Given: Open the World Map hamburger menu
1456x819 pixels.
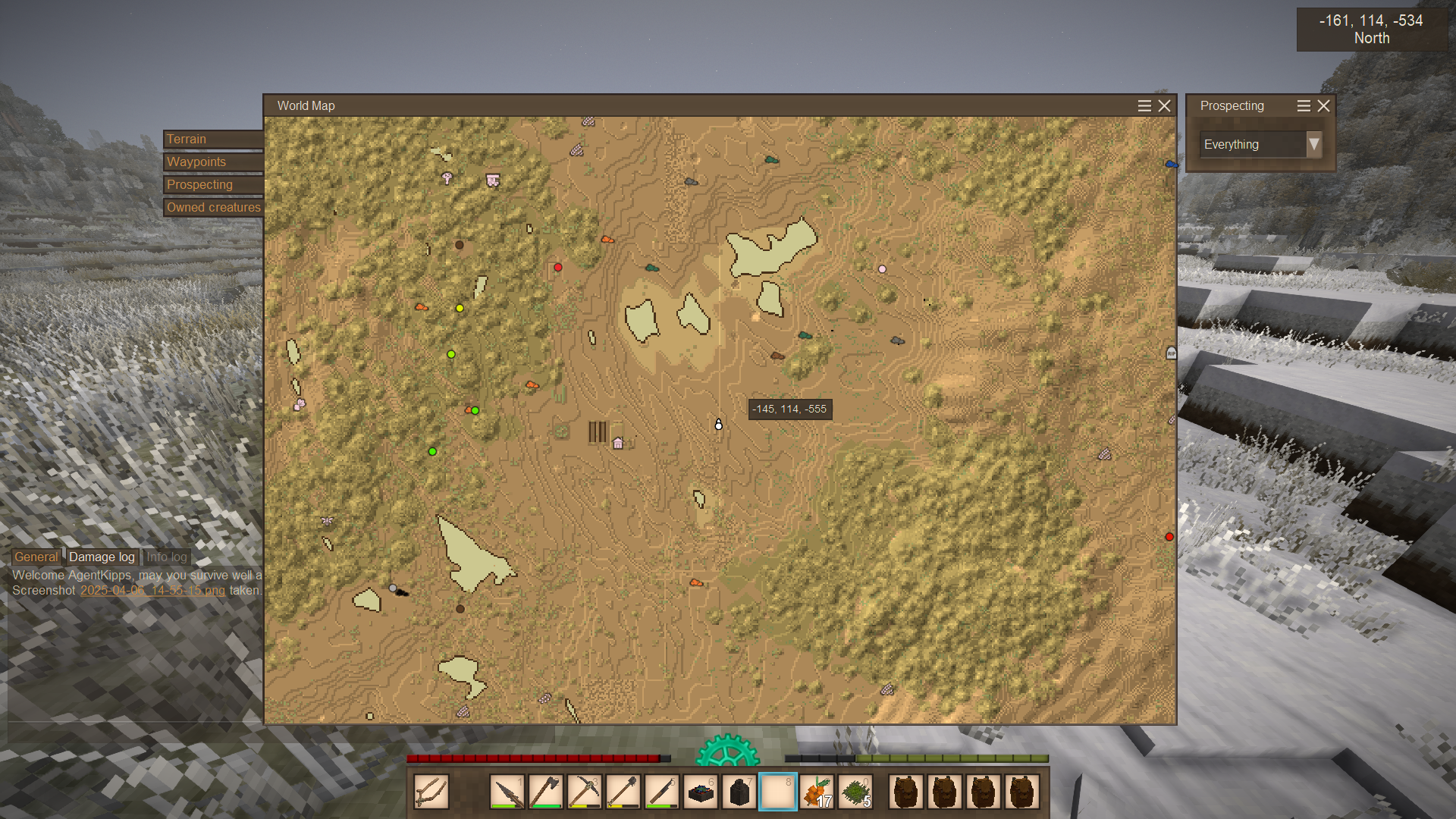Looking at the screenshot, I should coord(1144,106).
